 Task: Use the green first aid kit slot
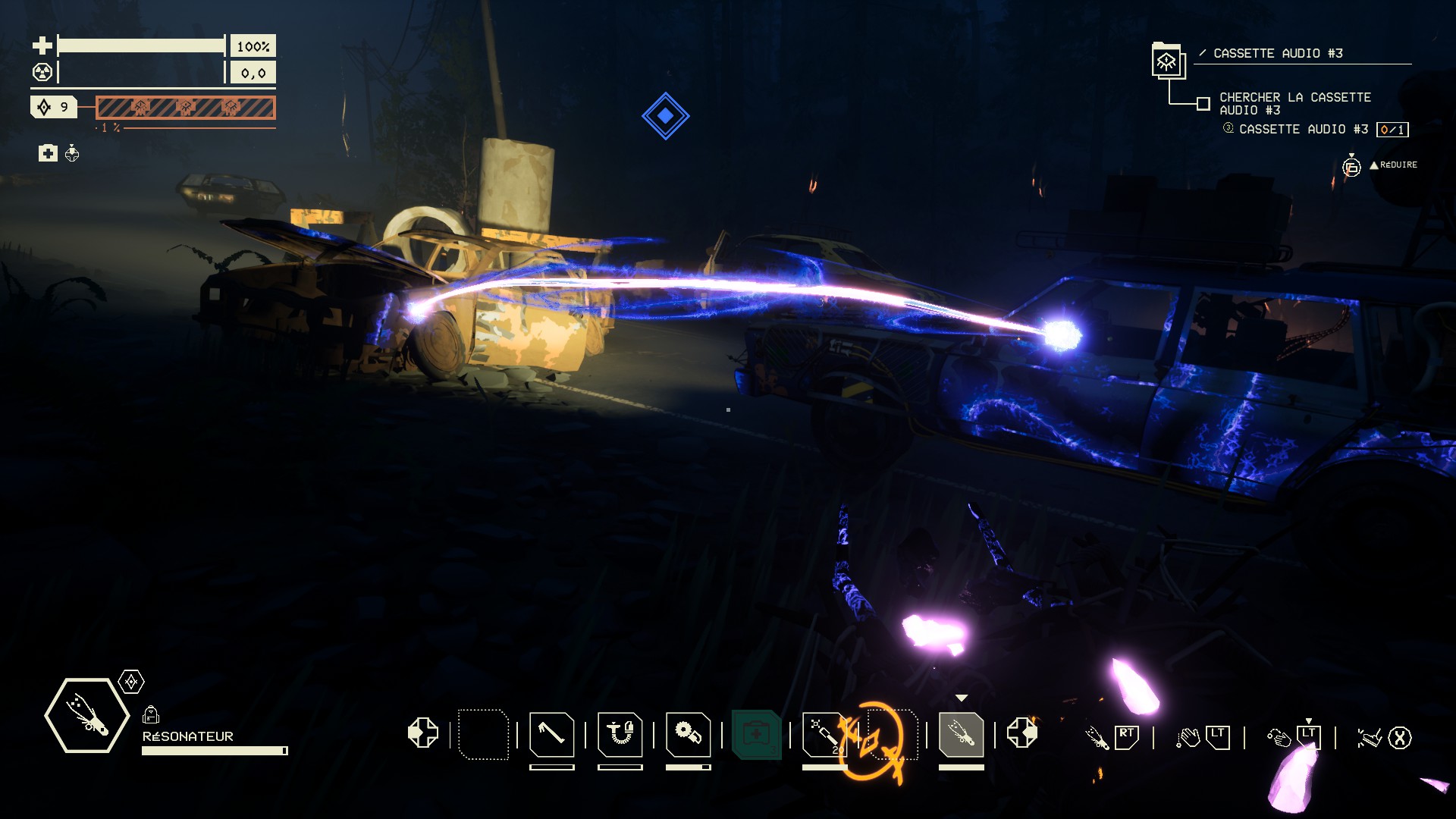click(x=756, y=734)
